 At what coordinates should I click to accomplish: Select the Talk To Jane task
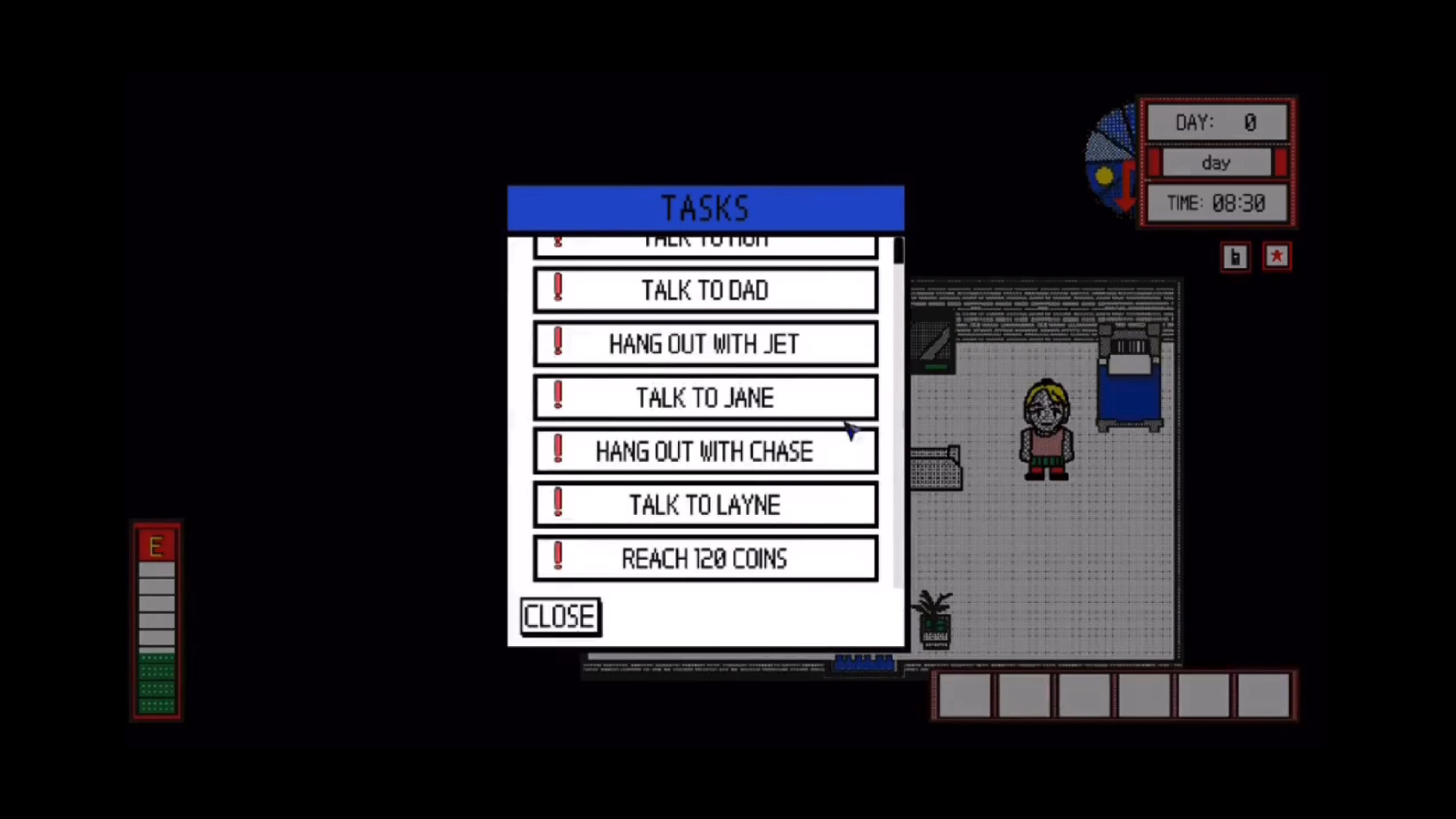click(x=705, y=397)
